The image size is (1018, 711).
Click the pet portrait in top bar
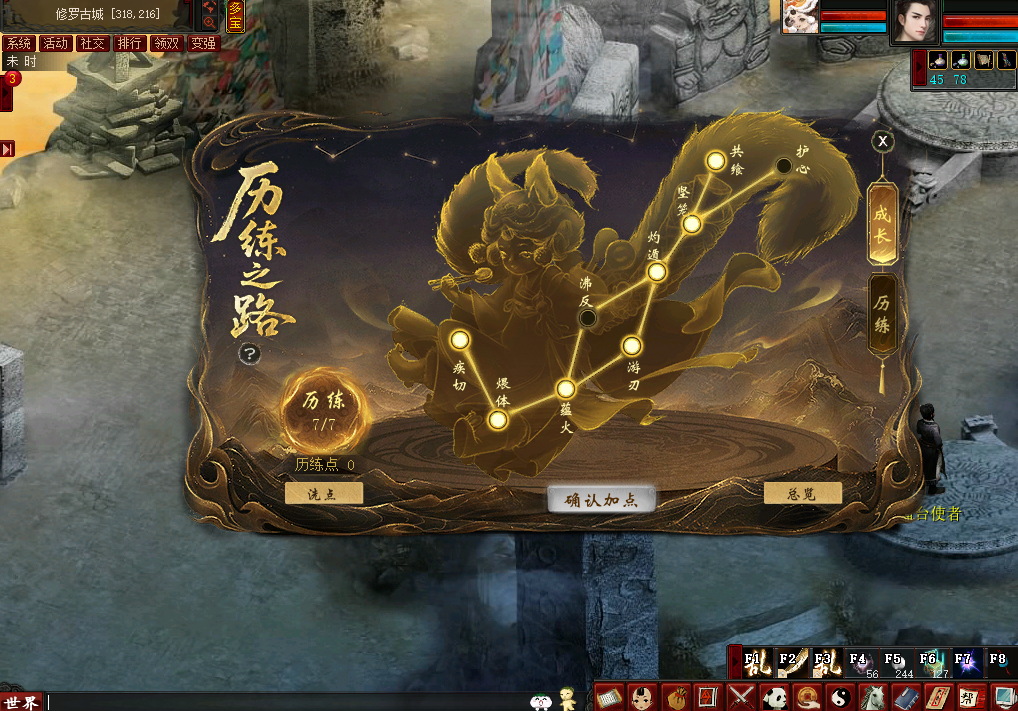click(x=801, y=17)
